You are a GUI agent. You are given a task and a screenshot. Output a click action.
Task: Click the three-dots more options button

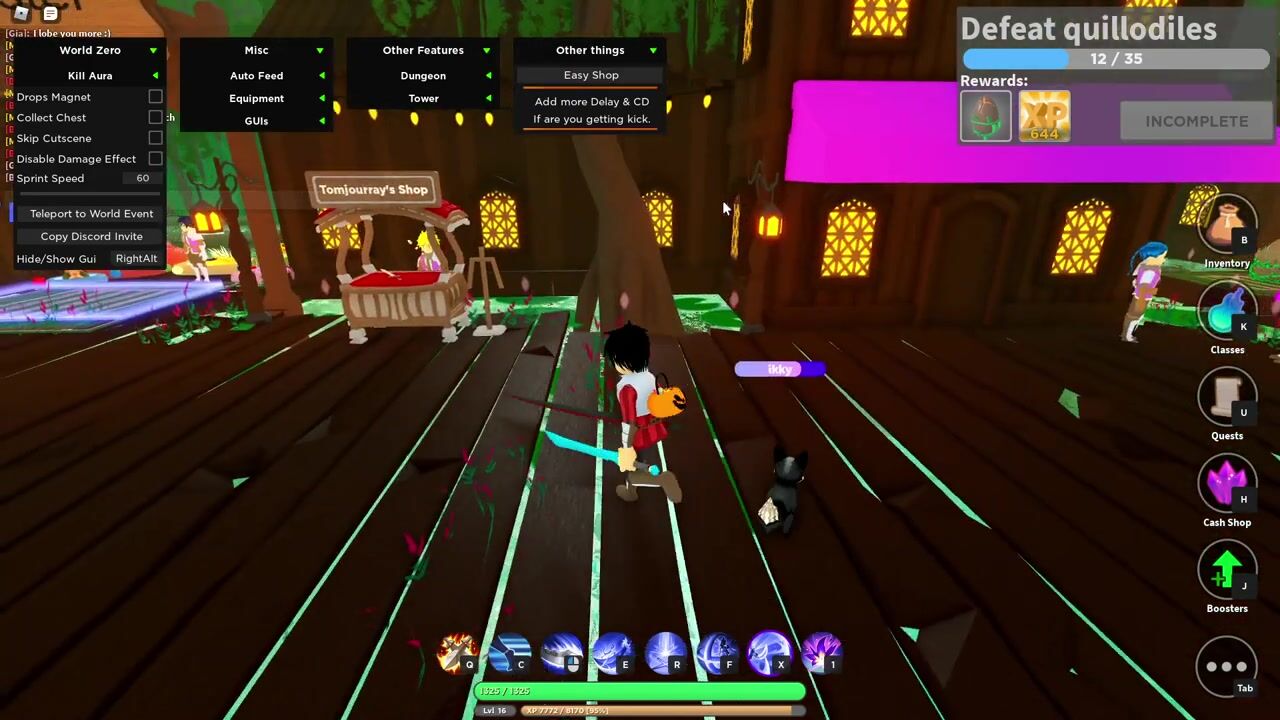1226,666
